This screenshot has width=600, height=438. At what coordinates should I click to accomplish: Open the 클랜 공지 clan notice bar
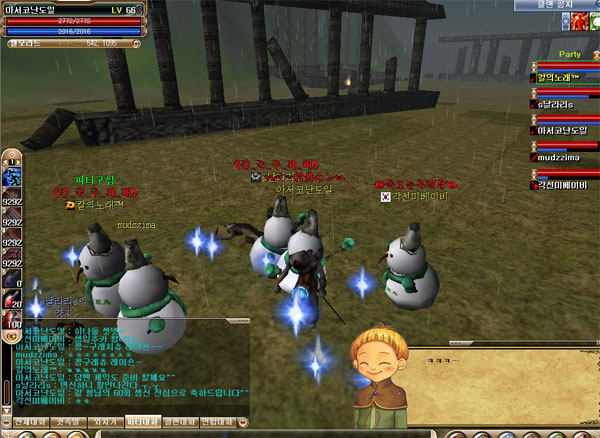pos(555,5)
